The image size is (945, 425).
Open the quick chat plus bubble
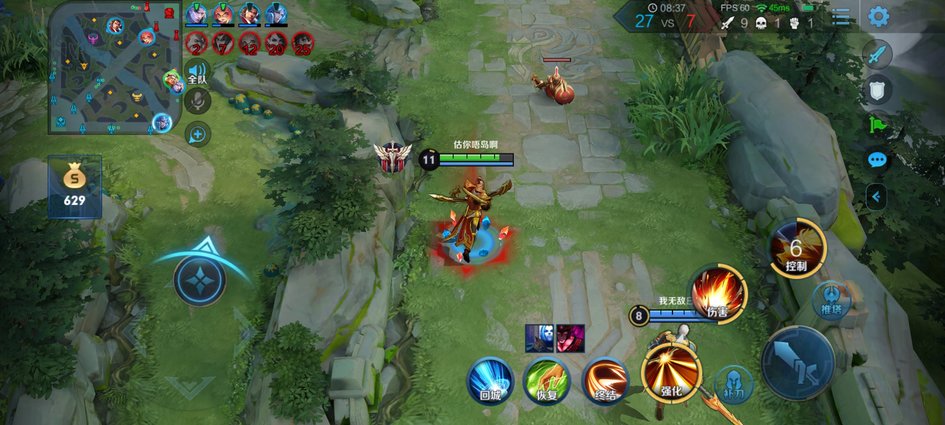197,133
